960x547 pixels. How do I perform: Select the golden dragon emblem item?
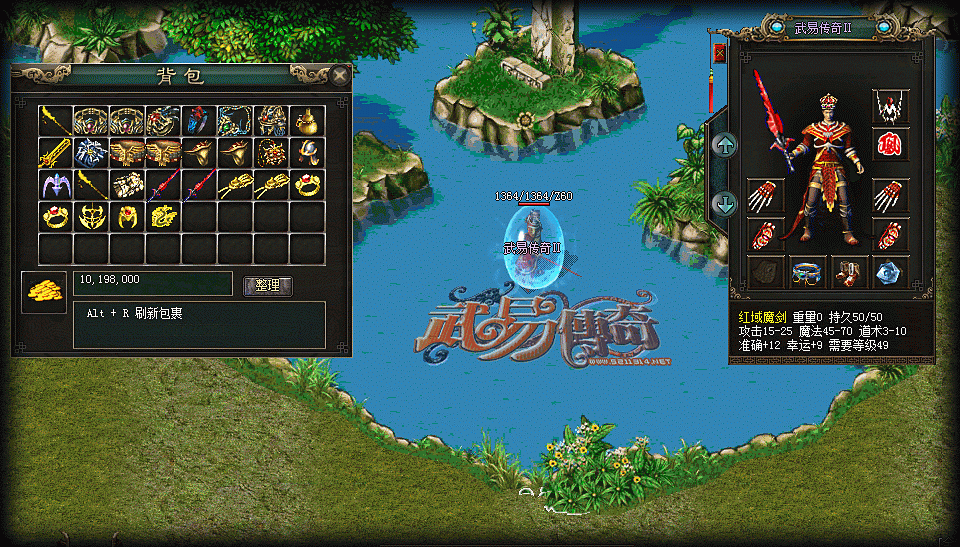(x=163, y=216)
